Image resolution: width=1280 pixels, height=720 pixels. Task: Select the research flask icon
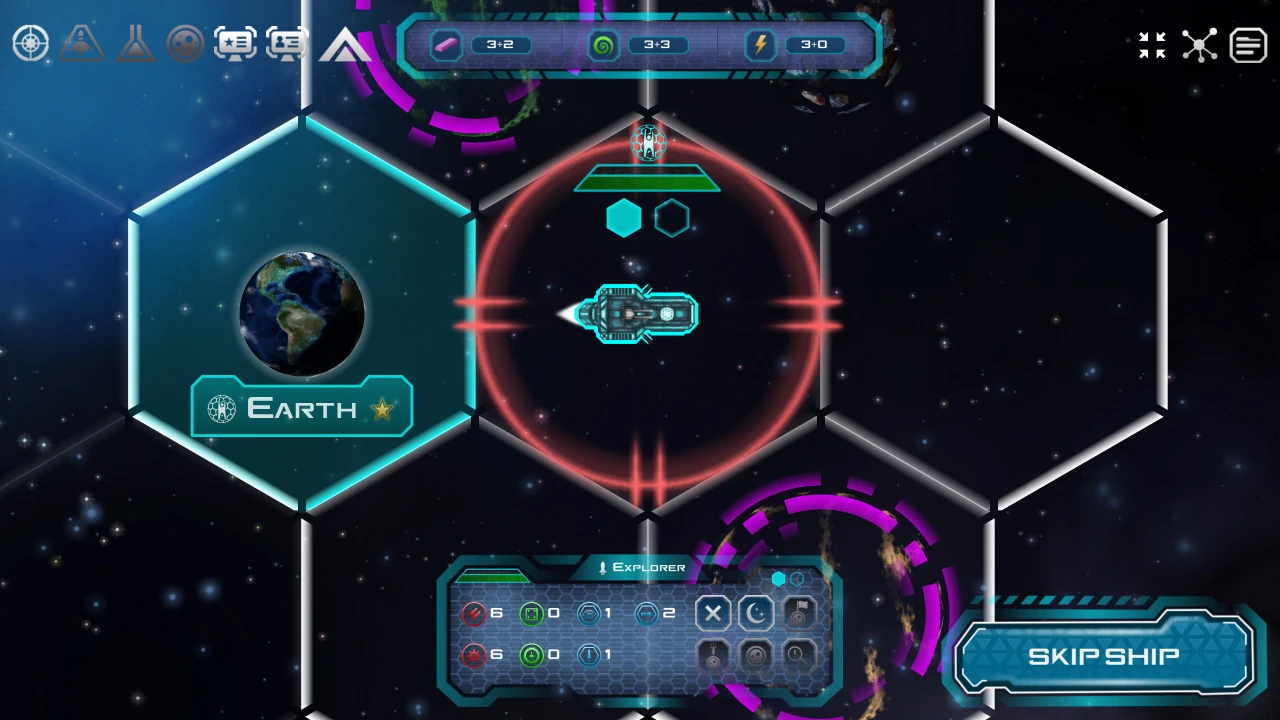[x=135, y=43]
